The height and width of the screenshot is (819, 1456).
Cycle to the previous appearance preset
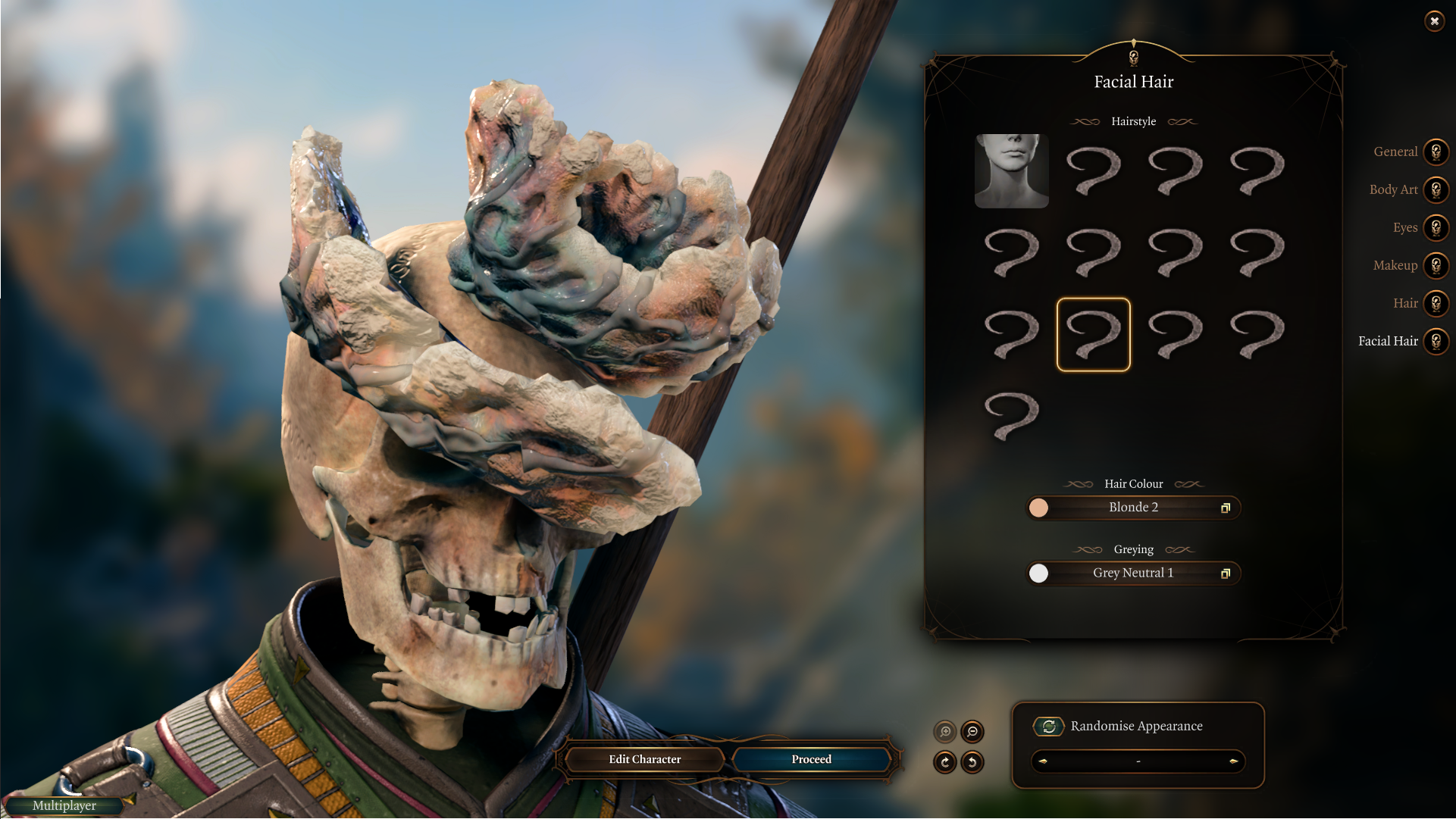(1044, 761)
